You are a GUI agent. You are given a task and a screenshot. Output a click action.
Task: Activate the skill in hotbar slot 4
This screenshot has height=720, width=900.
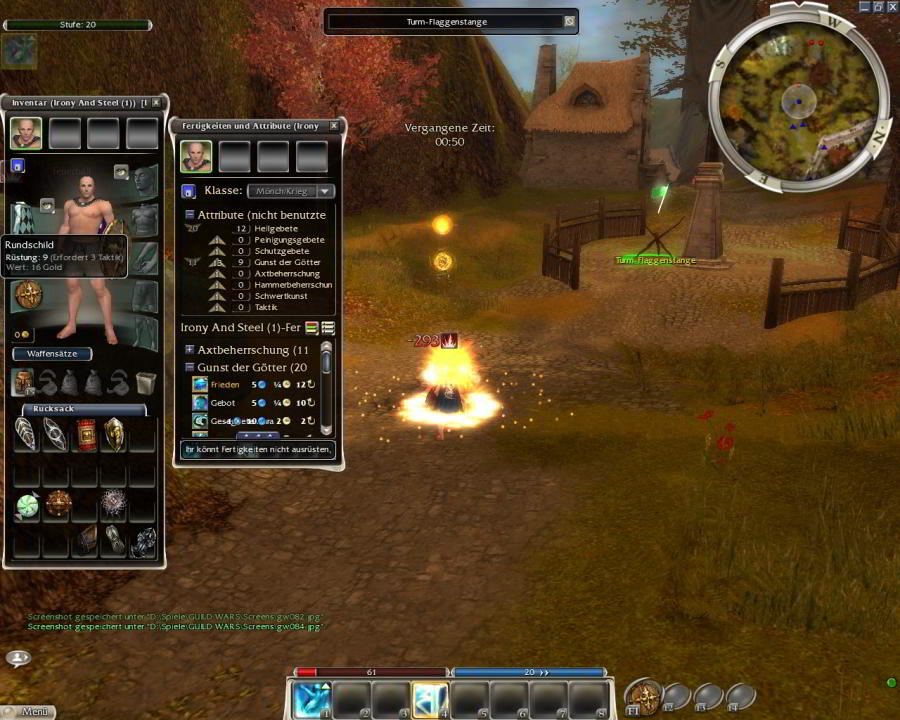(430, 699)
